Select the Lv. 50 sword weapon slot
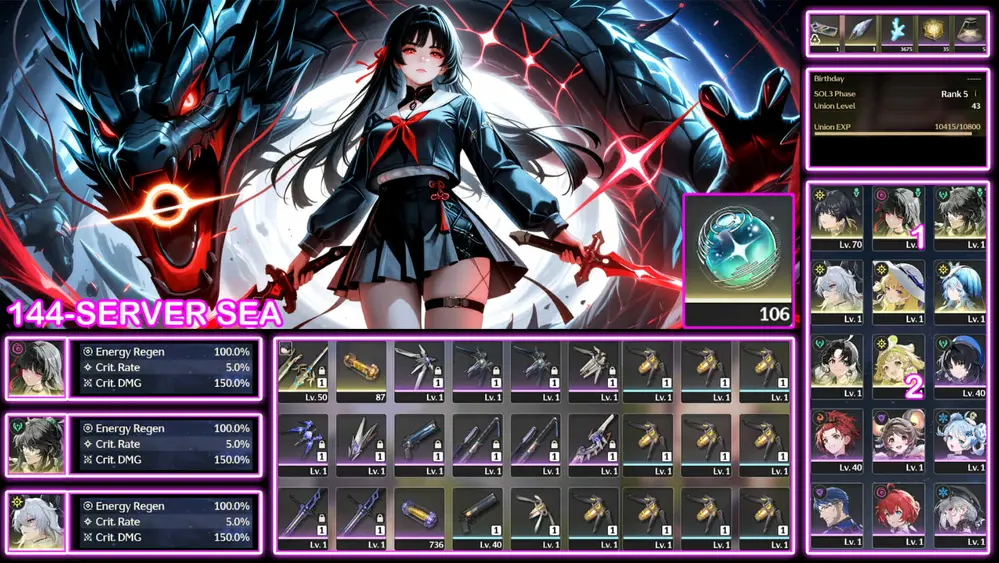This screenshot has width=999, height=563. [303, 371]
